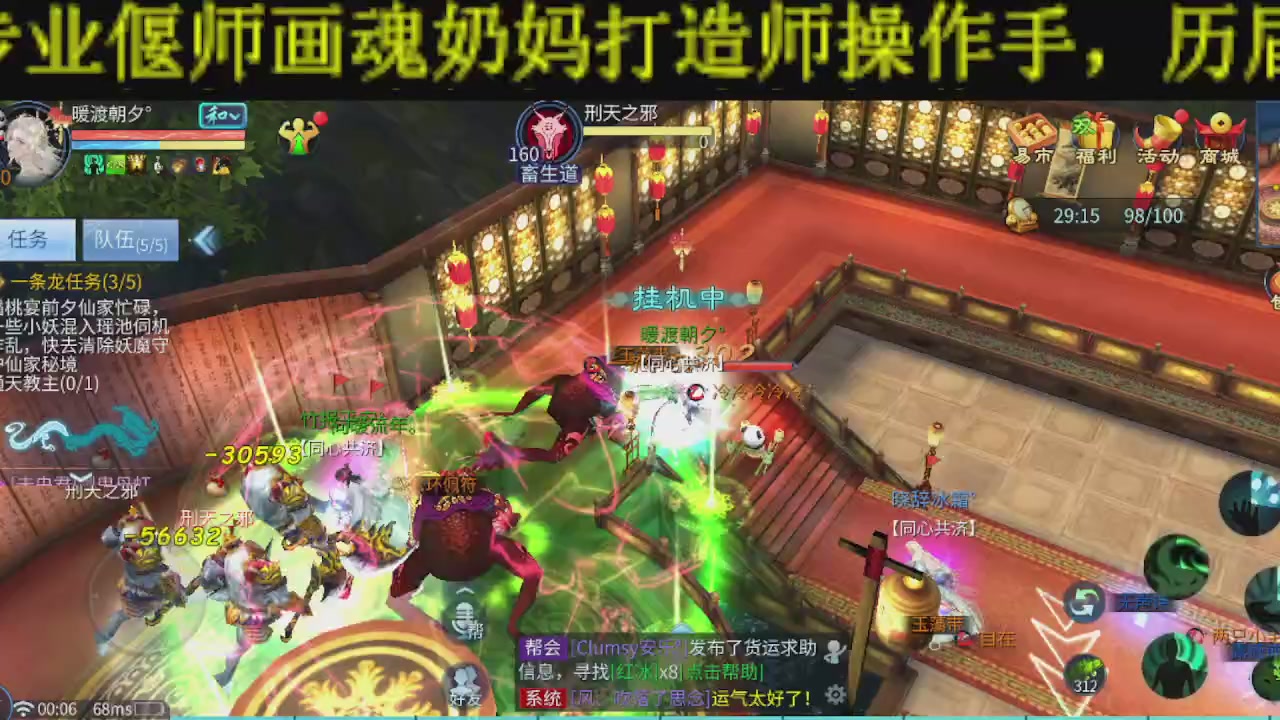The height and width of the screenshot is (720, 1280).
Task: Select a green skill icon on right
Action: pyautogui.click(x=1178, y=566)
